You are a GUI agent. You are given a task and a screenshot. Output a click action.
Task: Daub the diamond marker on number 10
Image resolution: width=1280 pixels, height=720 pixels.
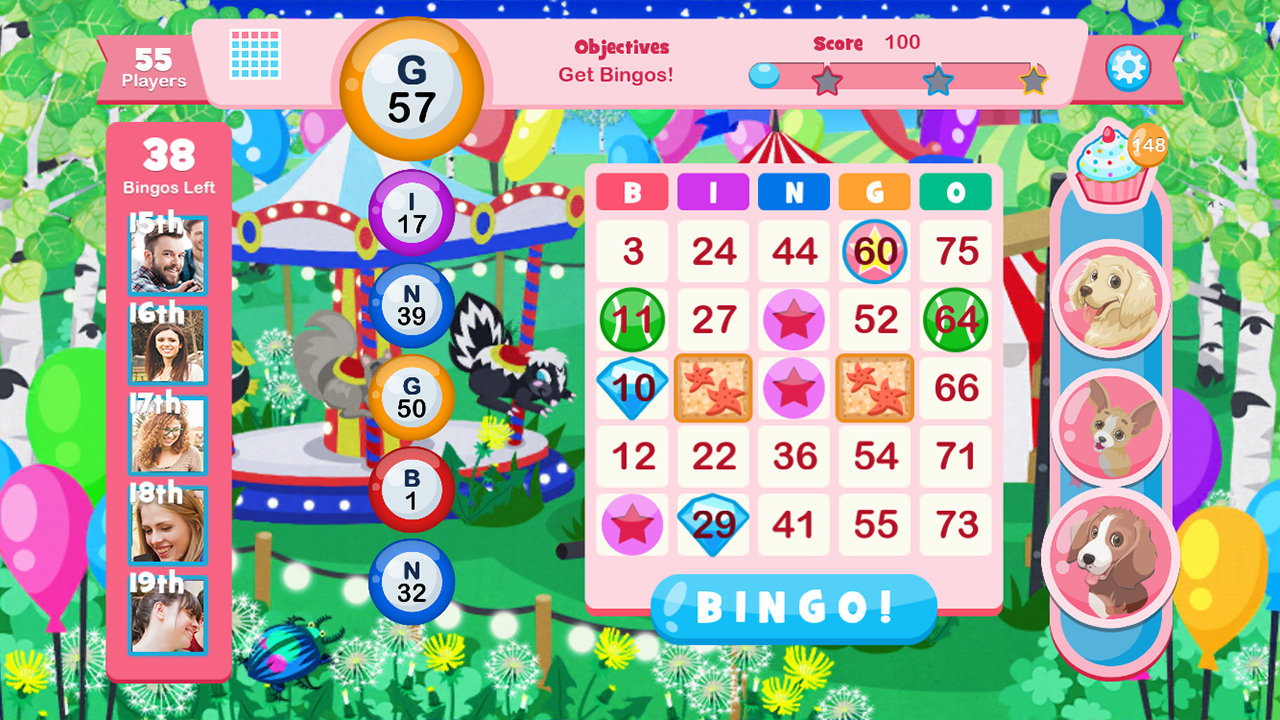(632, 389)
